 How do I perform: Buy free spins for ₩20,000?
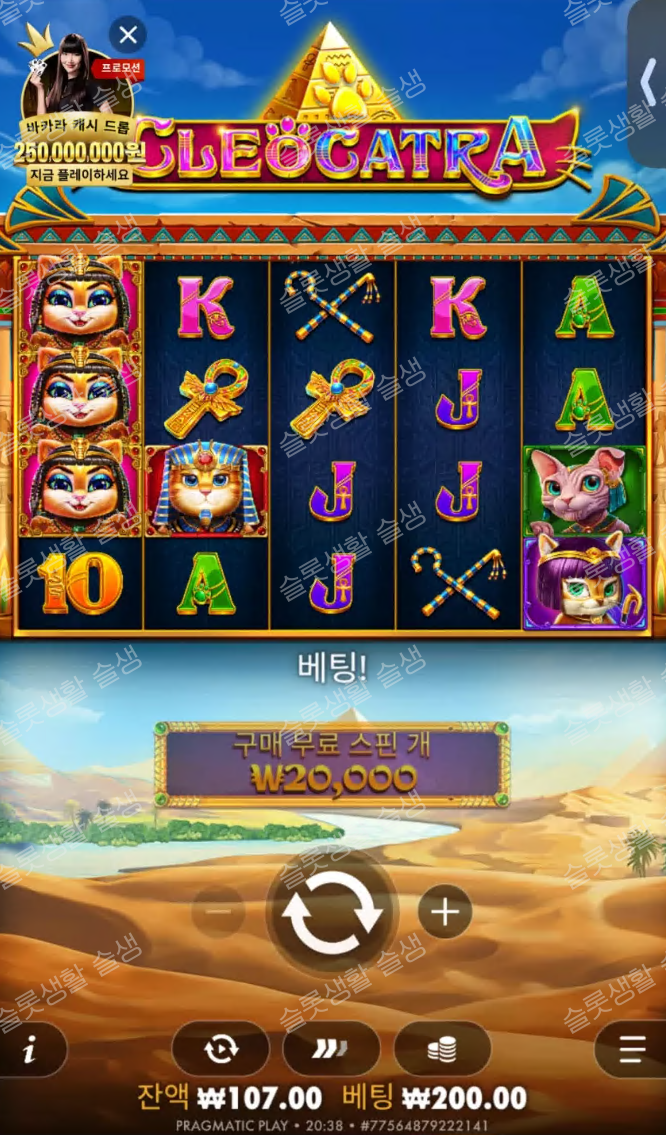pyautogui.click(x=332, y=765)
